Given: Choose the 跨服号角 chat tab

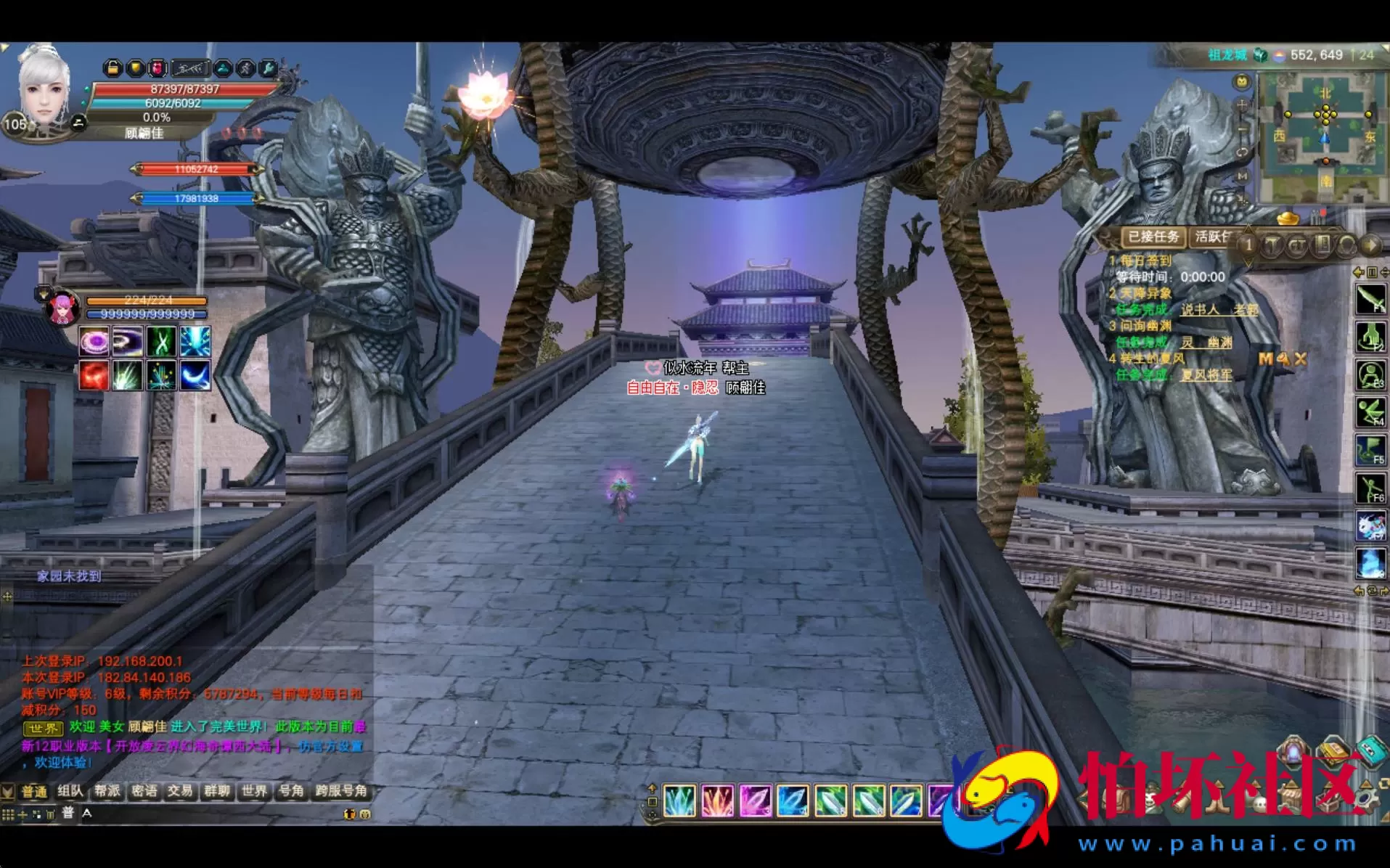Looking at the screenshot, I should [341, 791].
